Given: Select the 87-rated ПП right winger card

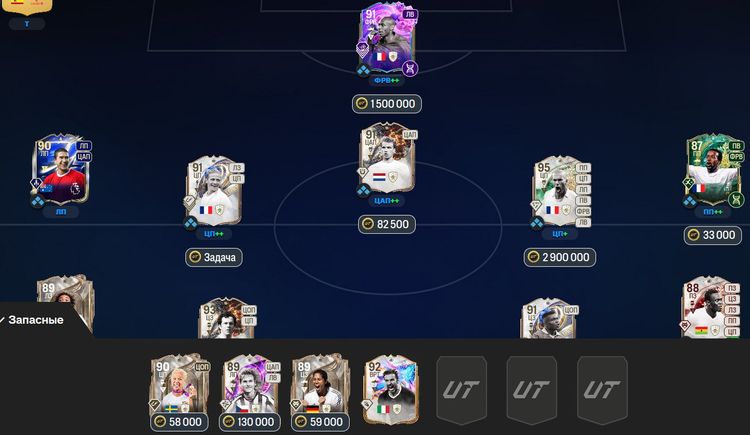Looking at the screenshot, I should [x=714, y=170].
